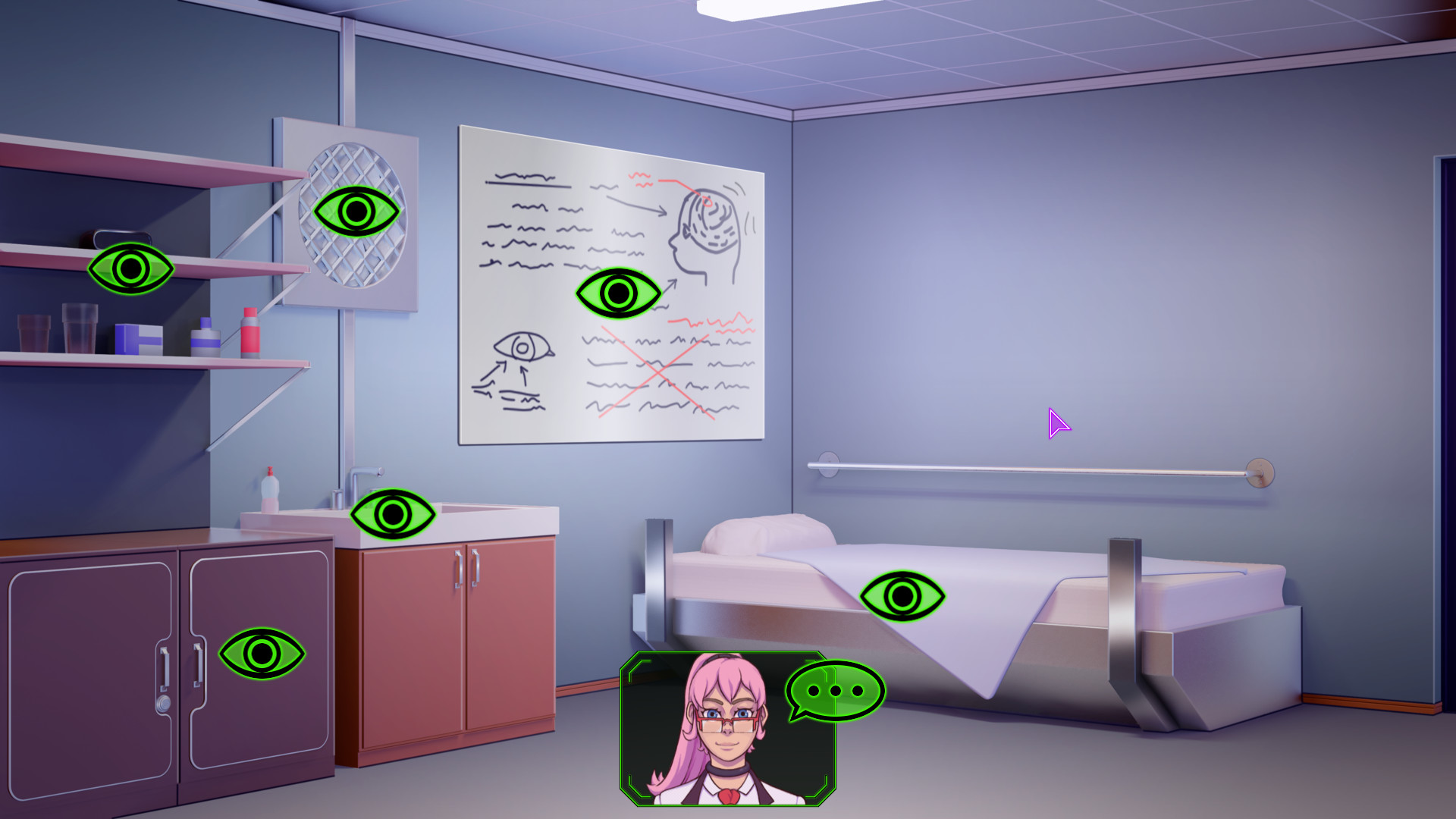Select the phone resting on the top shelf
Image resolution: width=1456 pixels, height=819 pixels.
pyautogui.click(x=121, y=239)
